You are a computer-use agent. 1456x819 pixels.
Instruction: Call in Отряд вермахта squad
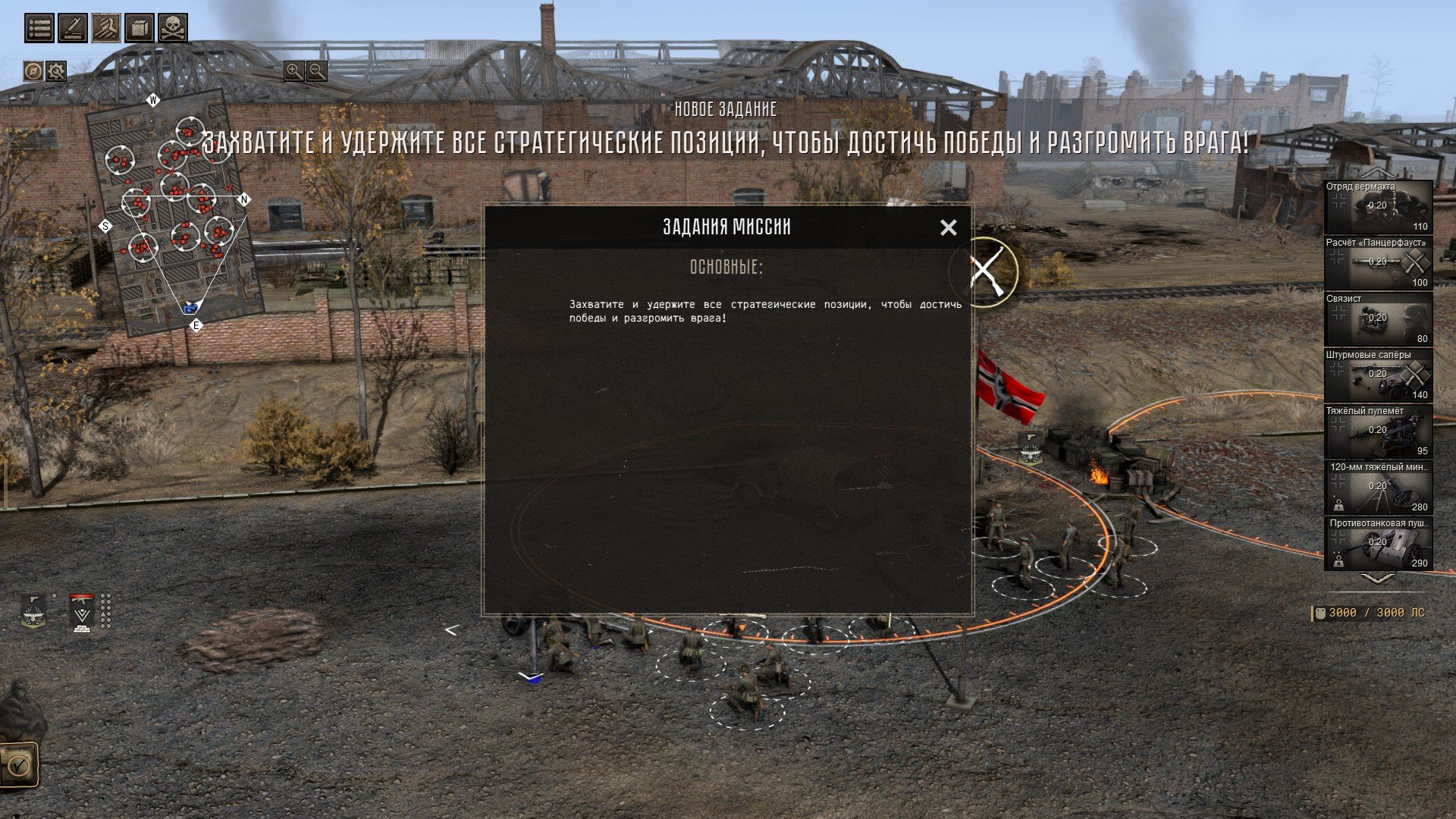pos(1378,207)
